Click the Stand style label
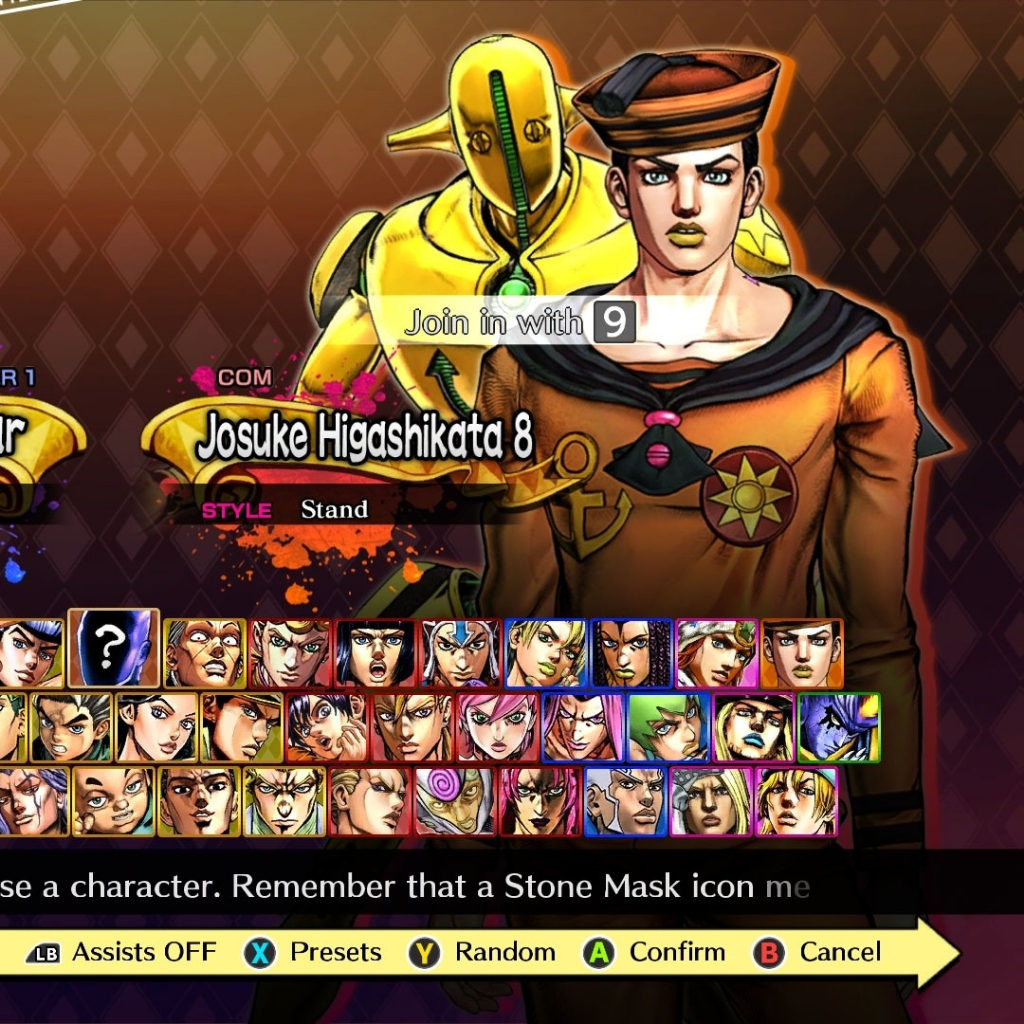Screen dimensions: 1024x1024 [x=334, y=509]
